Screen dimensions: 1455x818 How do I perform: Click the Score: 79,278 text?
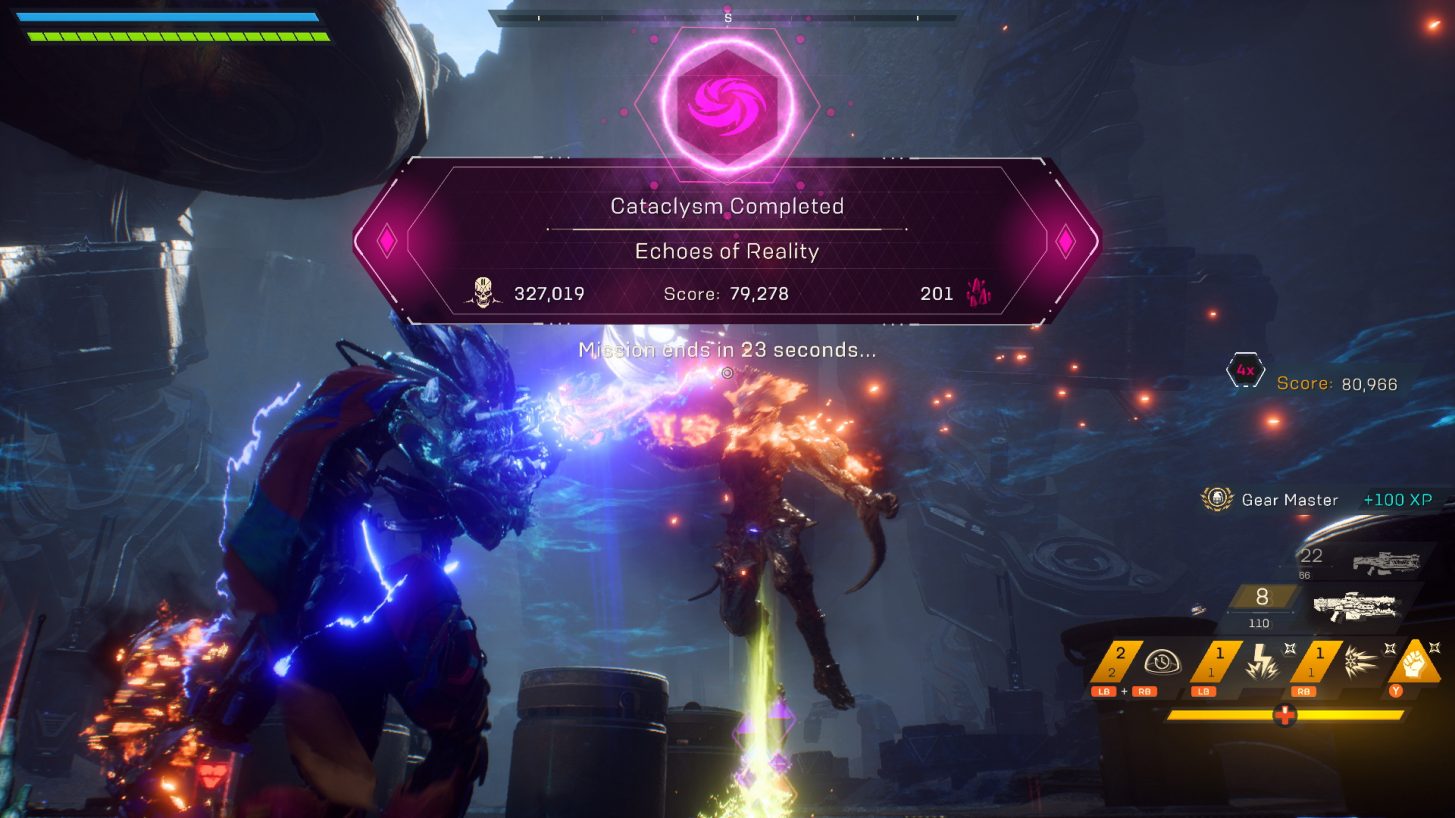point(727,293)
